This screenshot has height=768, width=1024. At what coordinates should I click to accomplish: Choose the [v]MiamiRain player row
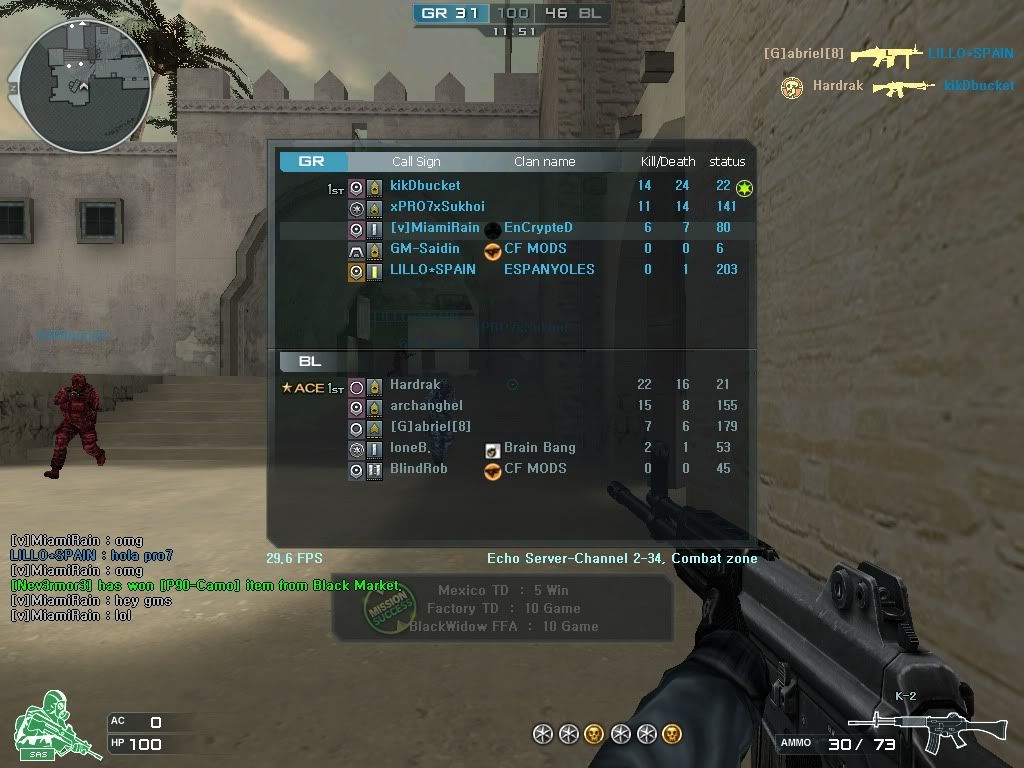[435, 228]
